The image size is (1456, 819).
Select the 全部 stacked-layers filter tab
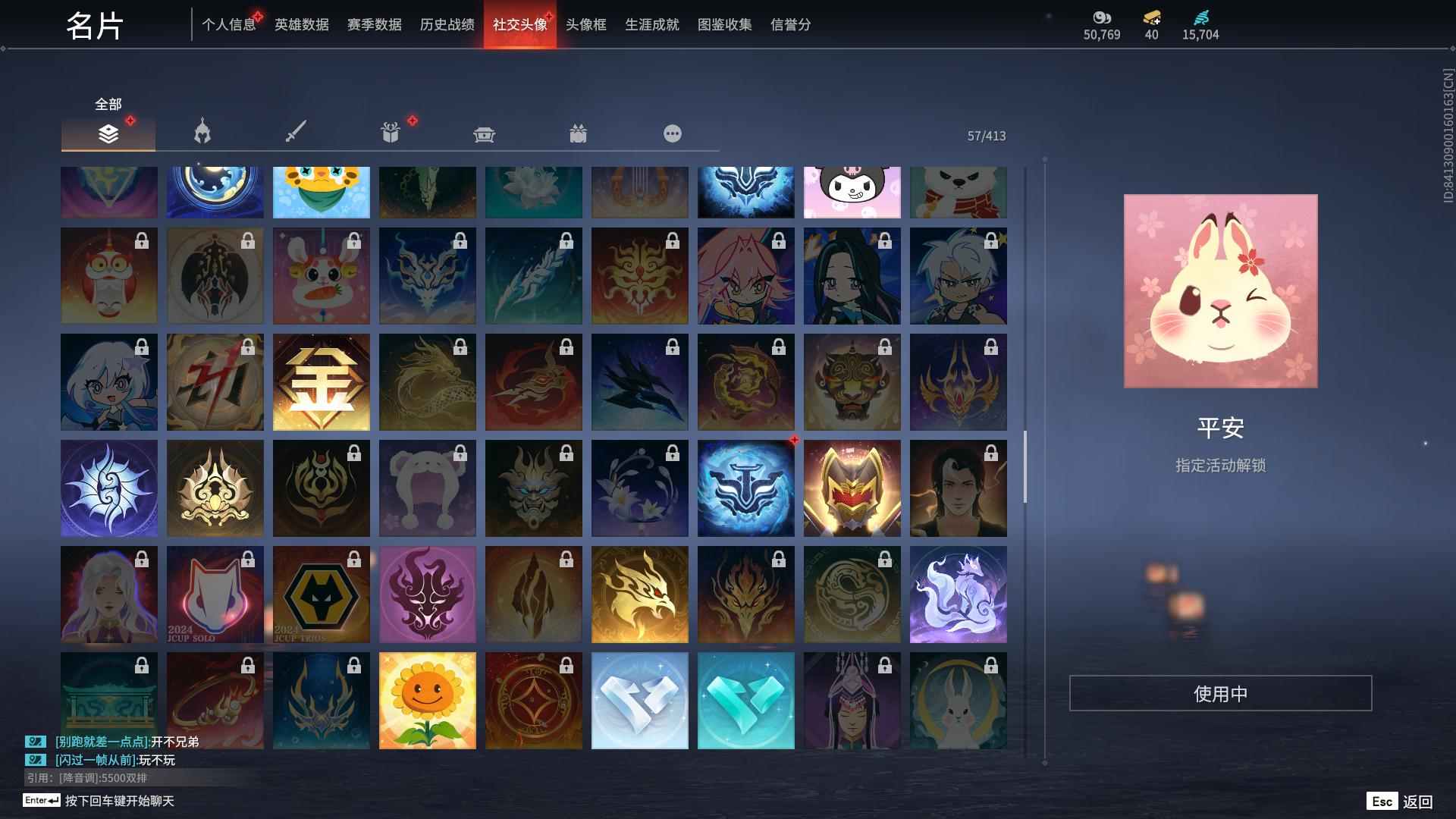(x=108, y=133)
